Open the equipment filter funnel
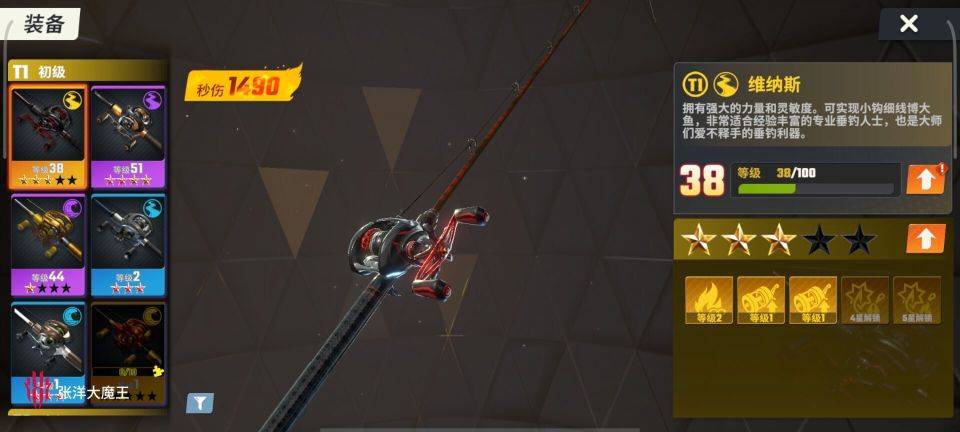This screenshot has width=960, height=432. click(201, 403)
